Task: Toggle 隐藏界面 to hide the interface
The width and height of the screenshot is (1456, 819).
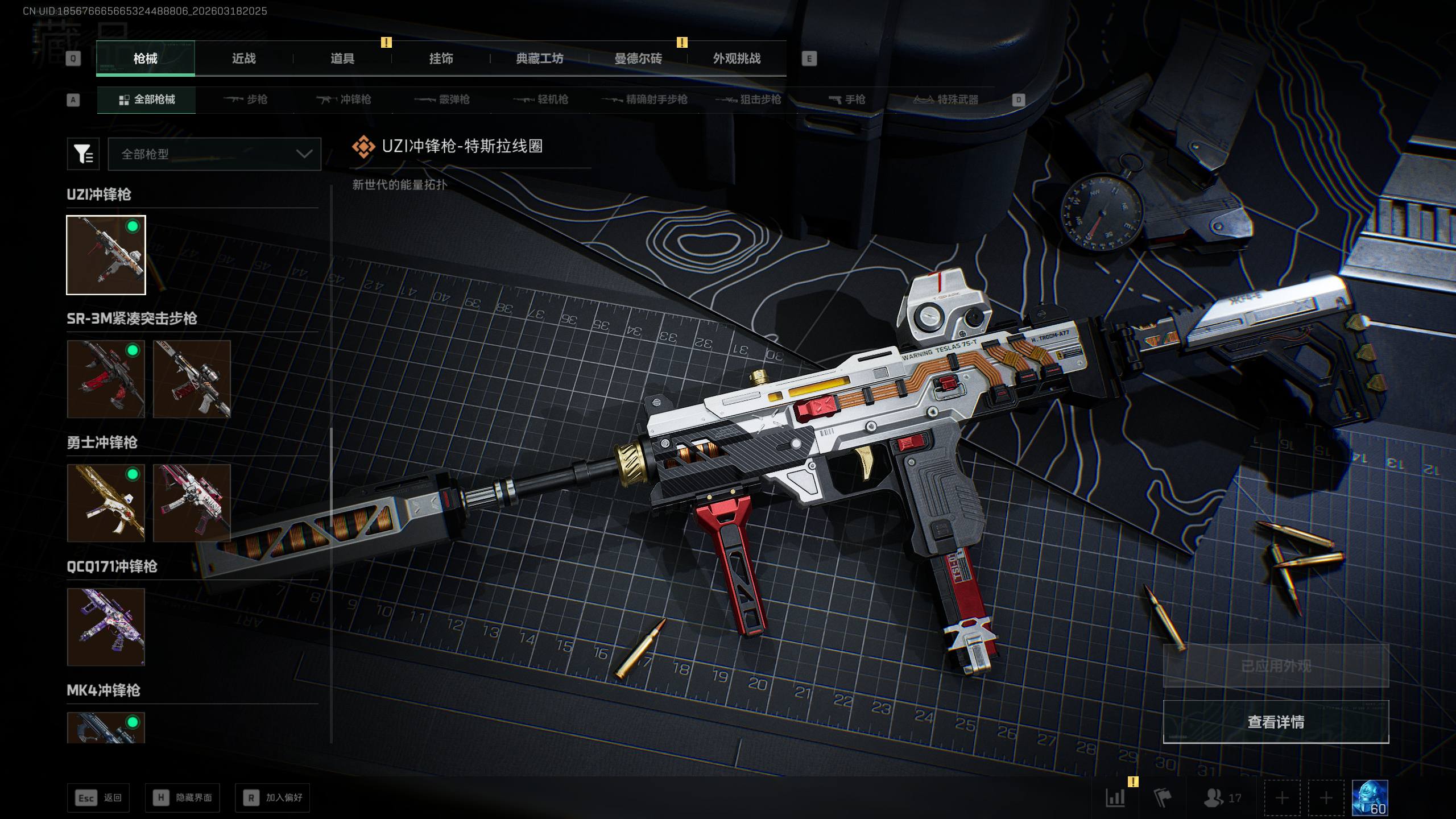Action: coord(182,798)
